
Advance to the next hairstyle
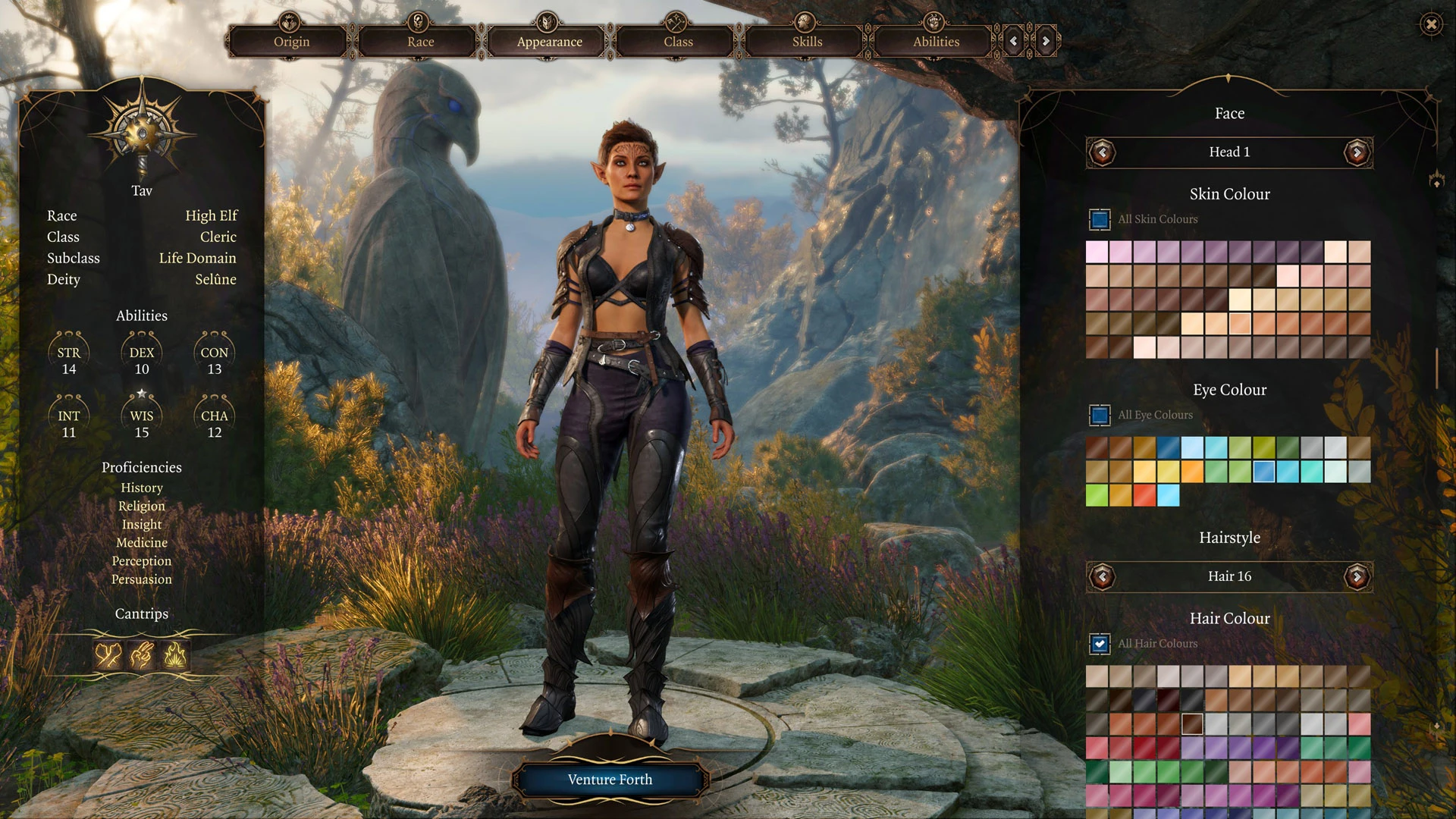[x=1357, y=577]
